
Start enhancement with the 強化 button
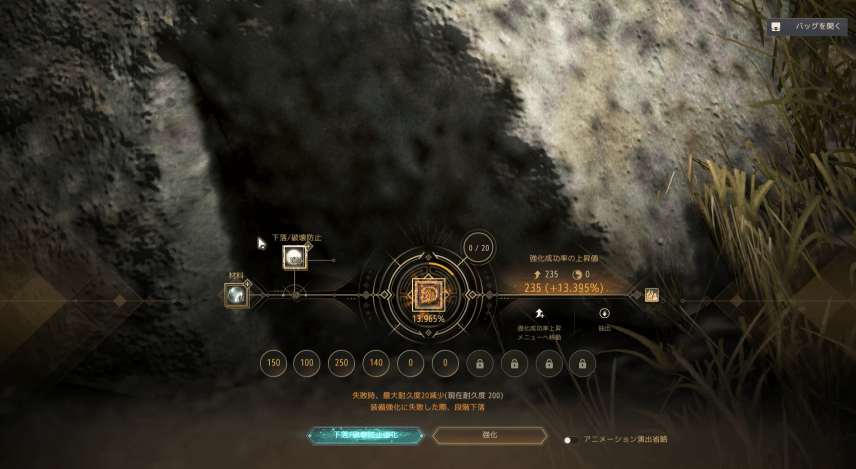pos(490,436)
